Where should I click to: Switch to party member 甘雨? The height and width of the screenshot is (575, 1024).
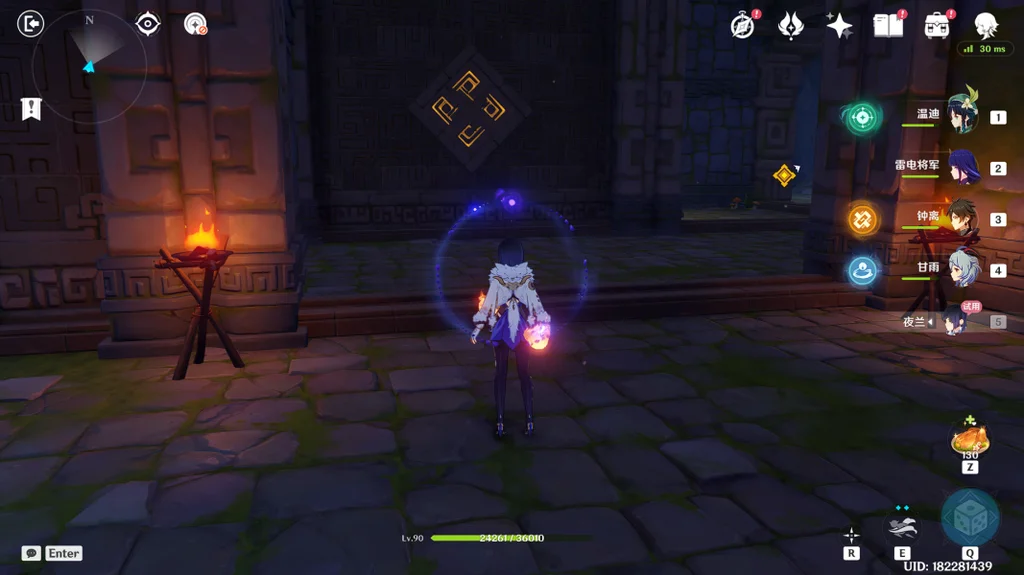[962, 269]
